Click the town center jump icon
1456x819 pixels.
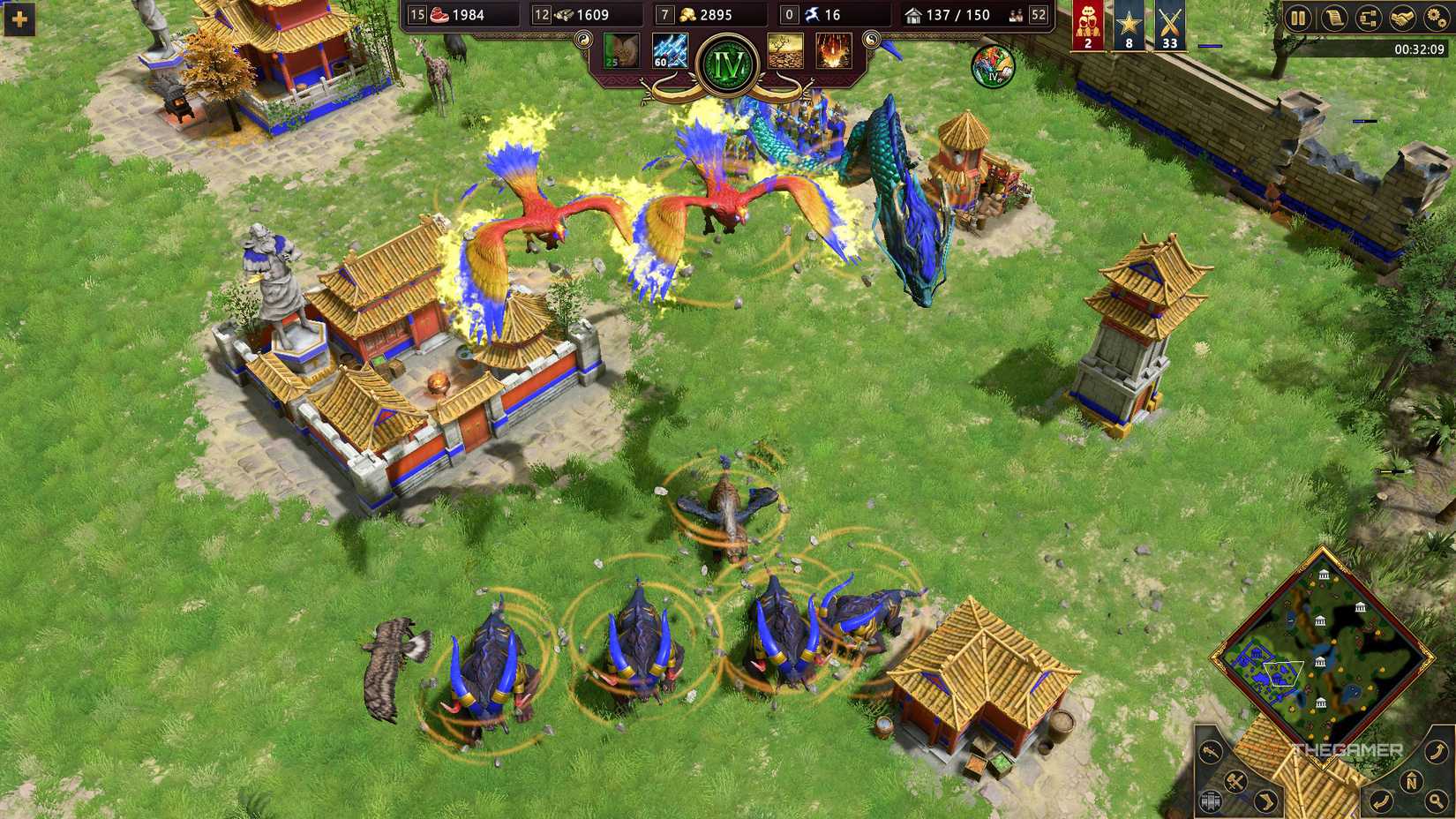pos(1212,800)
